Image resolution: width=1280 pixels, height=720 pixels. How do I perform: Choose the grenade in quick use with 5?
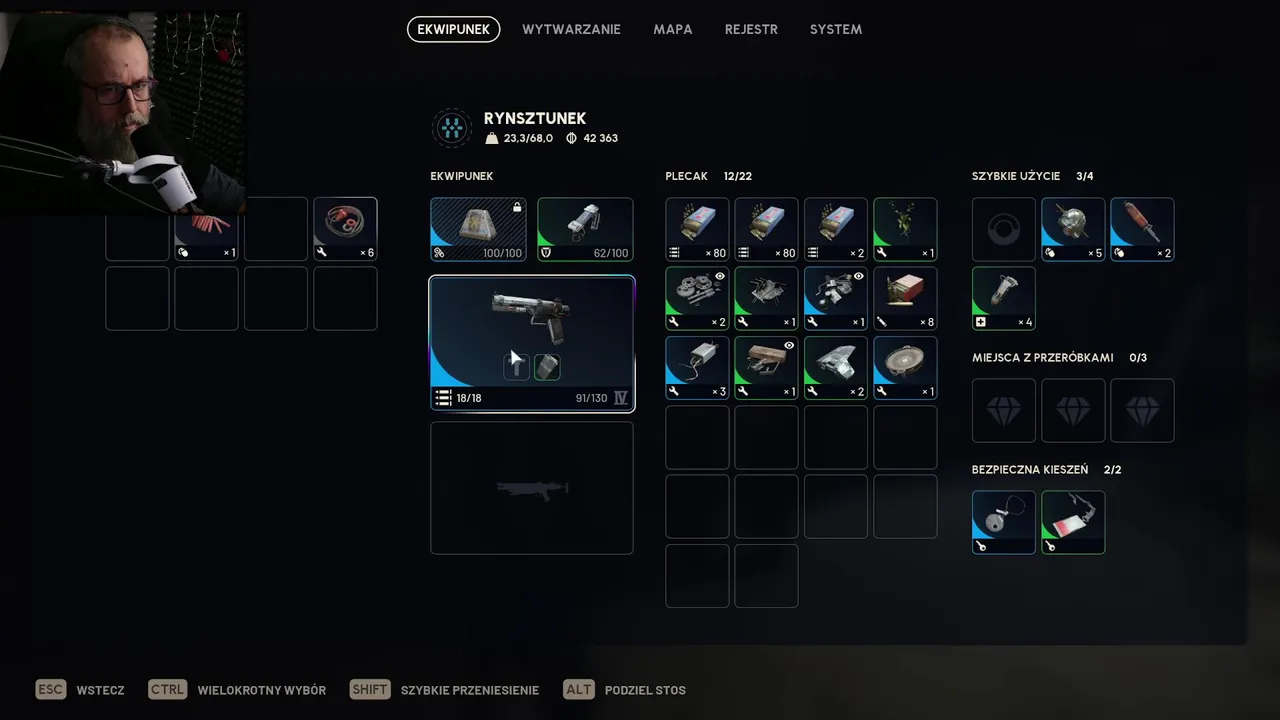(1073, 229)
